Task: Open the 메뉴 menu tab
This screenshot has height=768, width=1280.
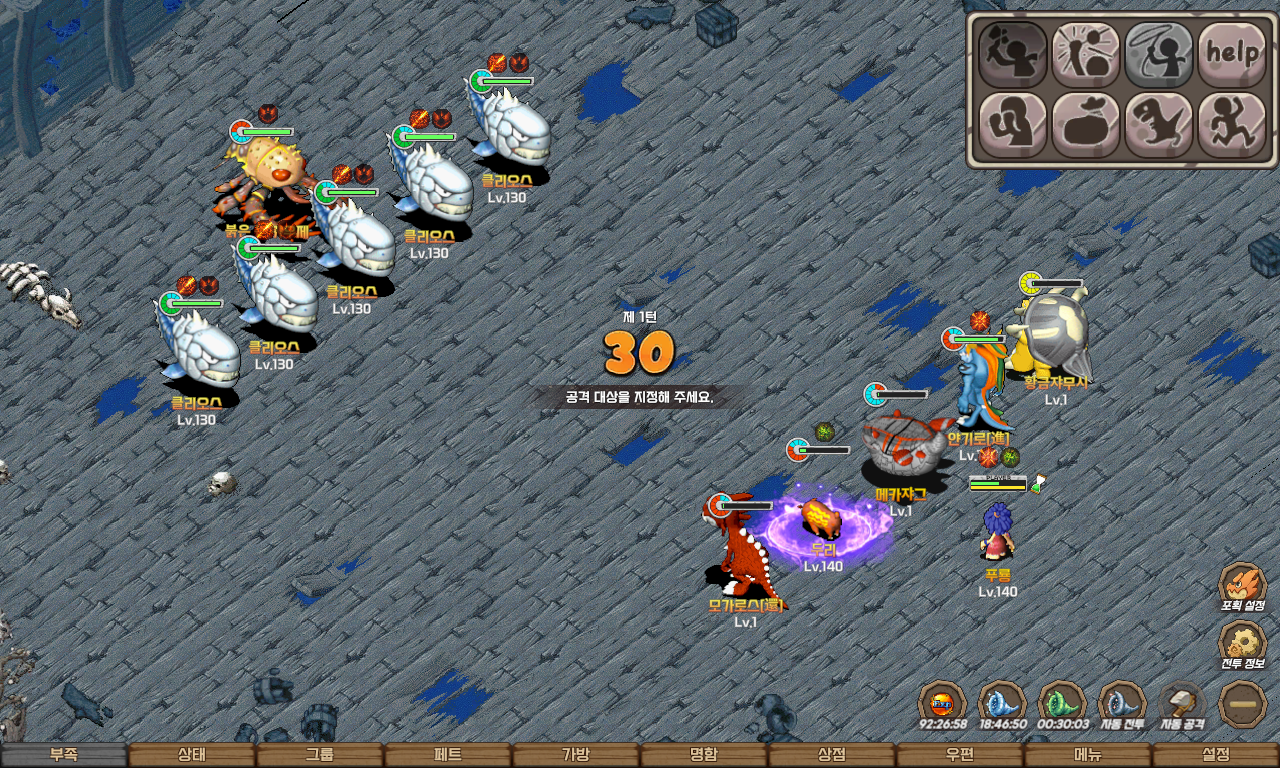Action: [1088, 755]
